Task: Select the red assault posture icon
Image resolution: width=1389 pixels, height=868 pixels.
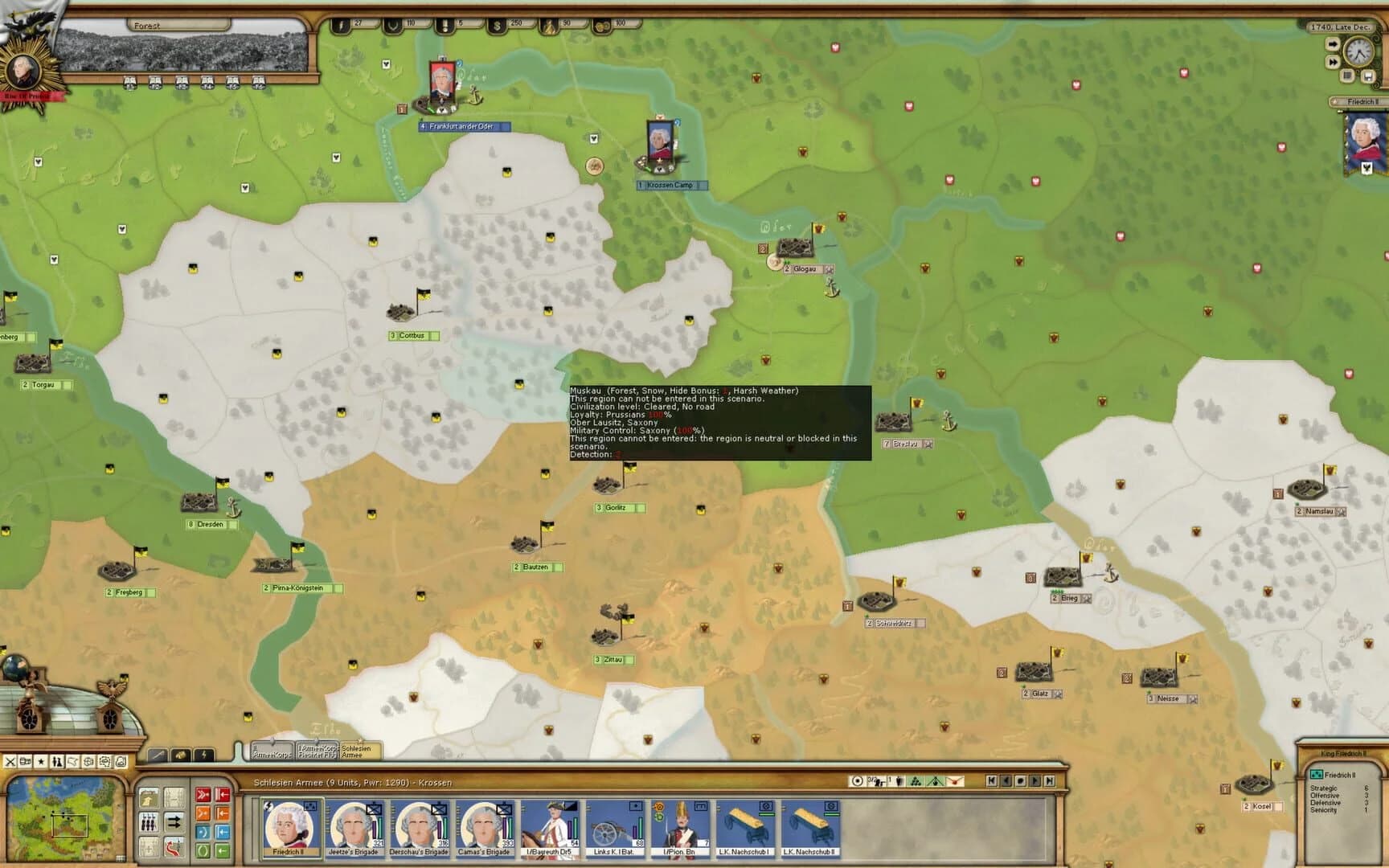Action: point(203,794)
